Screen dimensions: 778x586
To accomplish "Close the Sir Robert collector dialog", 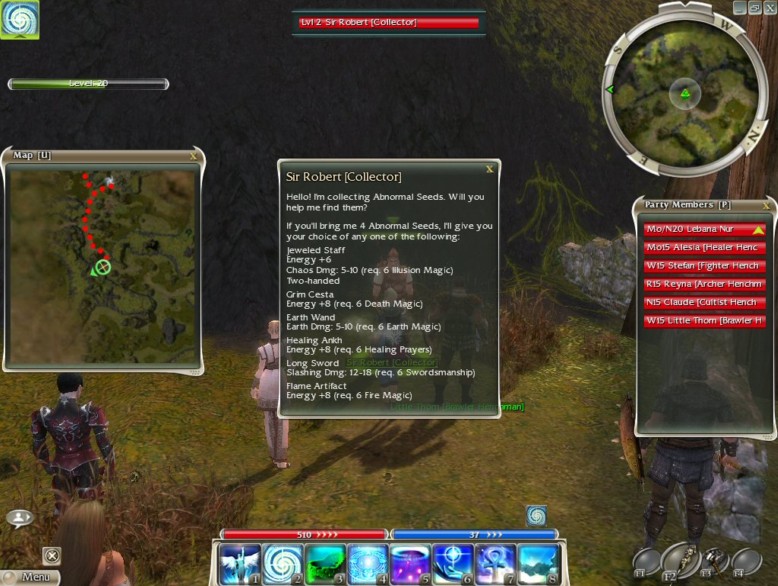I will pos(489,170).
